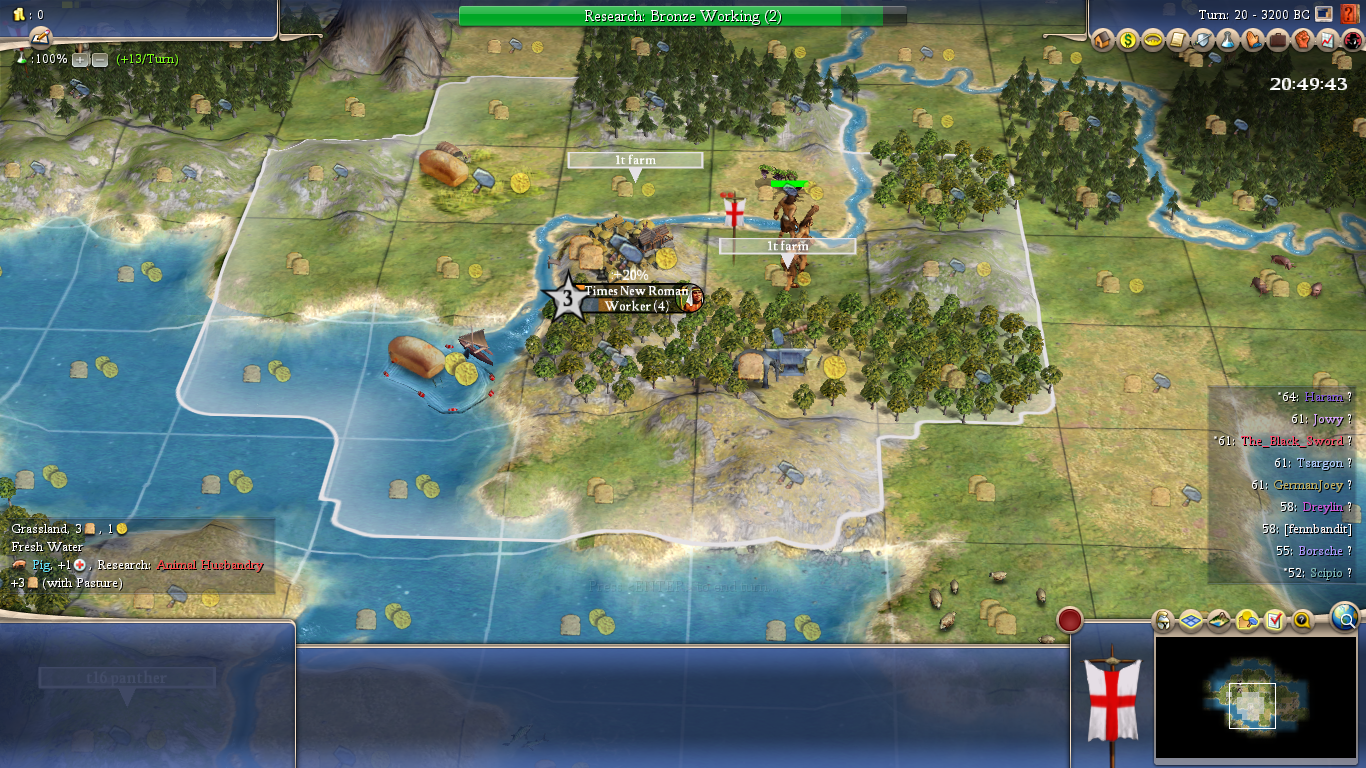Select the Times New Roman city bar
1366x768 pixels.
(x=636, y=298)
